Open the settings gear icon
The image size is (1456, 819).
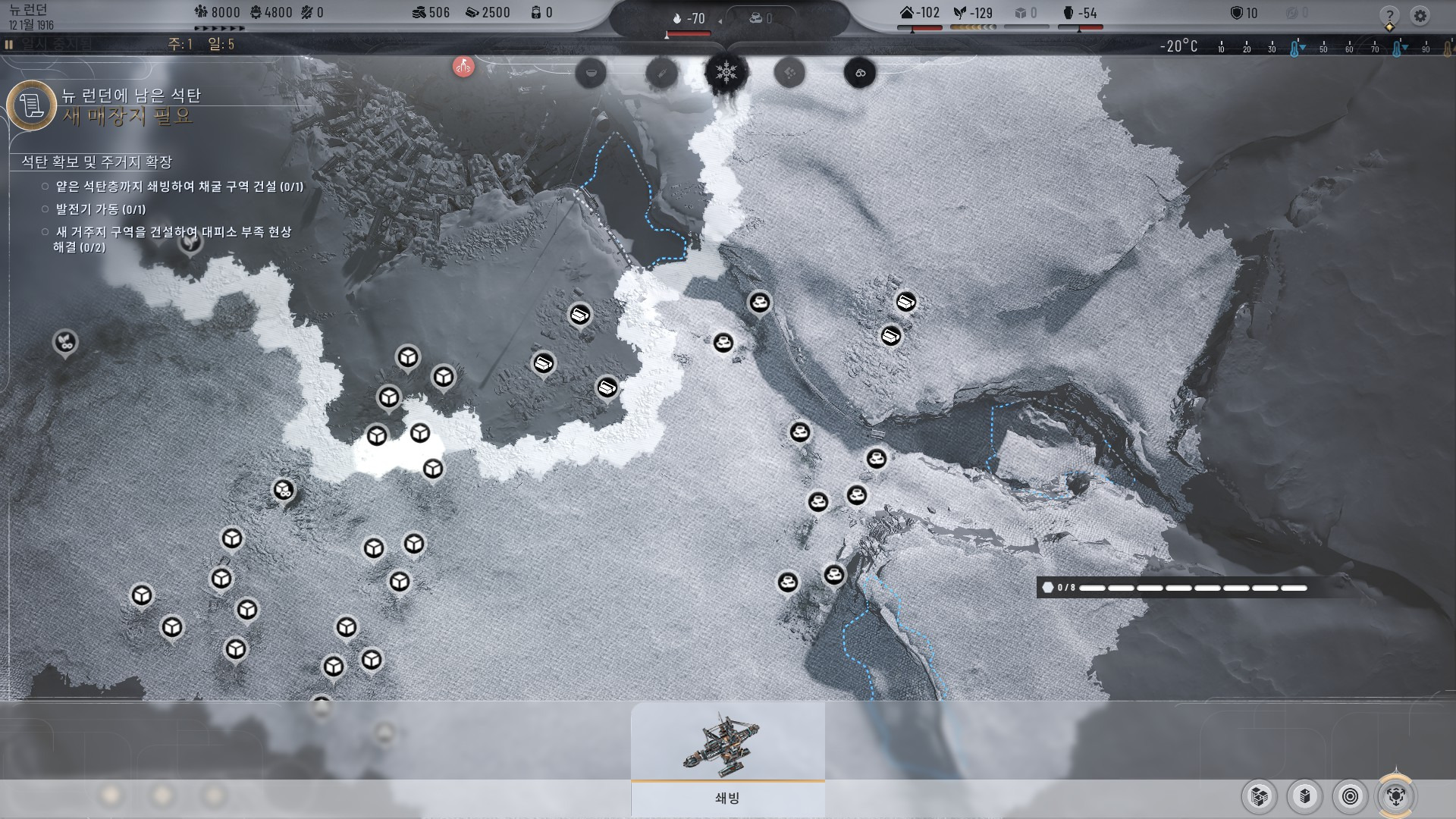[x=1420, y=16]
